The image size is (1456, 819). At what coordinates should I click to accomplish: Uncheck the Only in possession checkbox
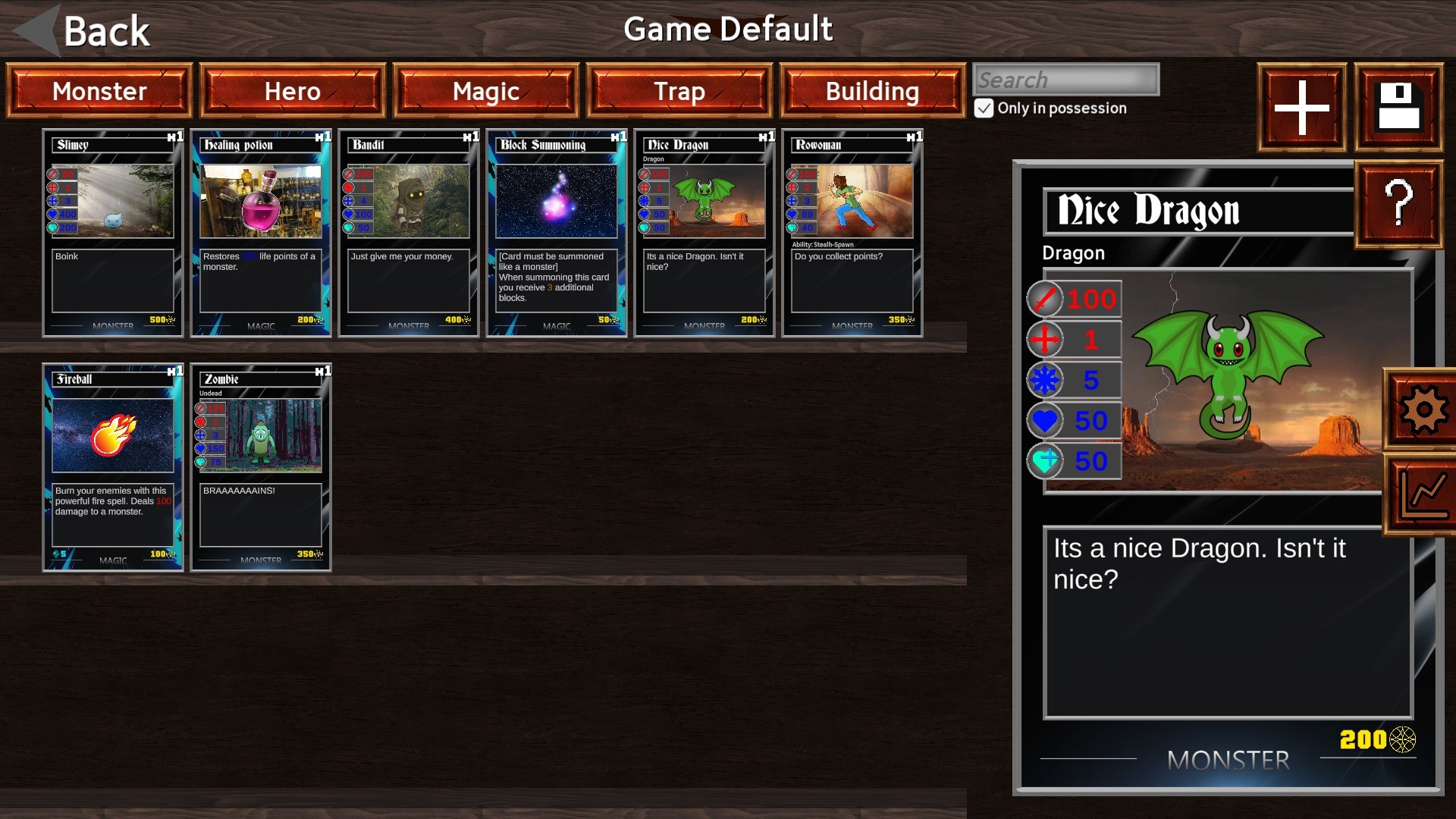984,108
